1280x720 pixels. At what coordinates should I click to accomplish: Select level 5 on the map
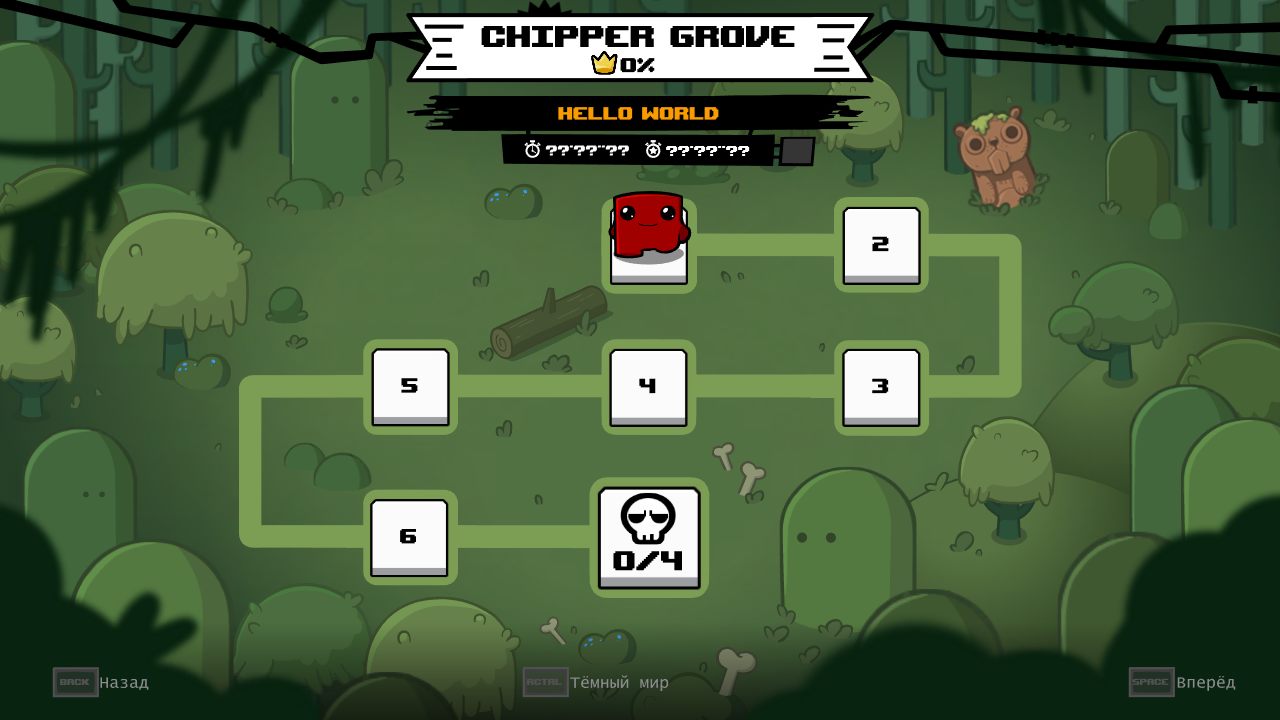(409, 386)
